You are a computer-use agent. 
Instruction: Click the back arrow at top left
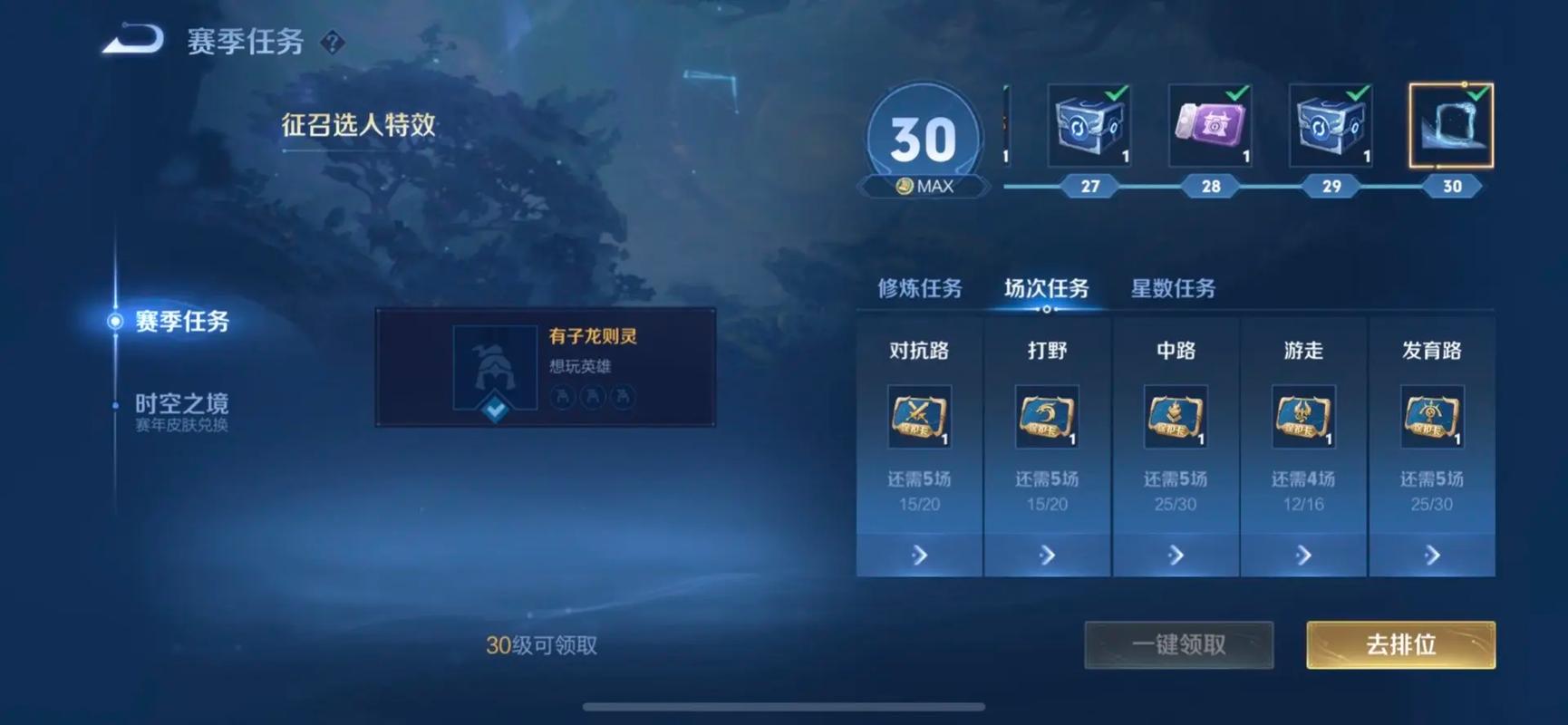pos(130,40)
